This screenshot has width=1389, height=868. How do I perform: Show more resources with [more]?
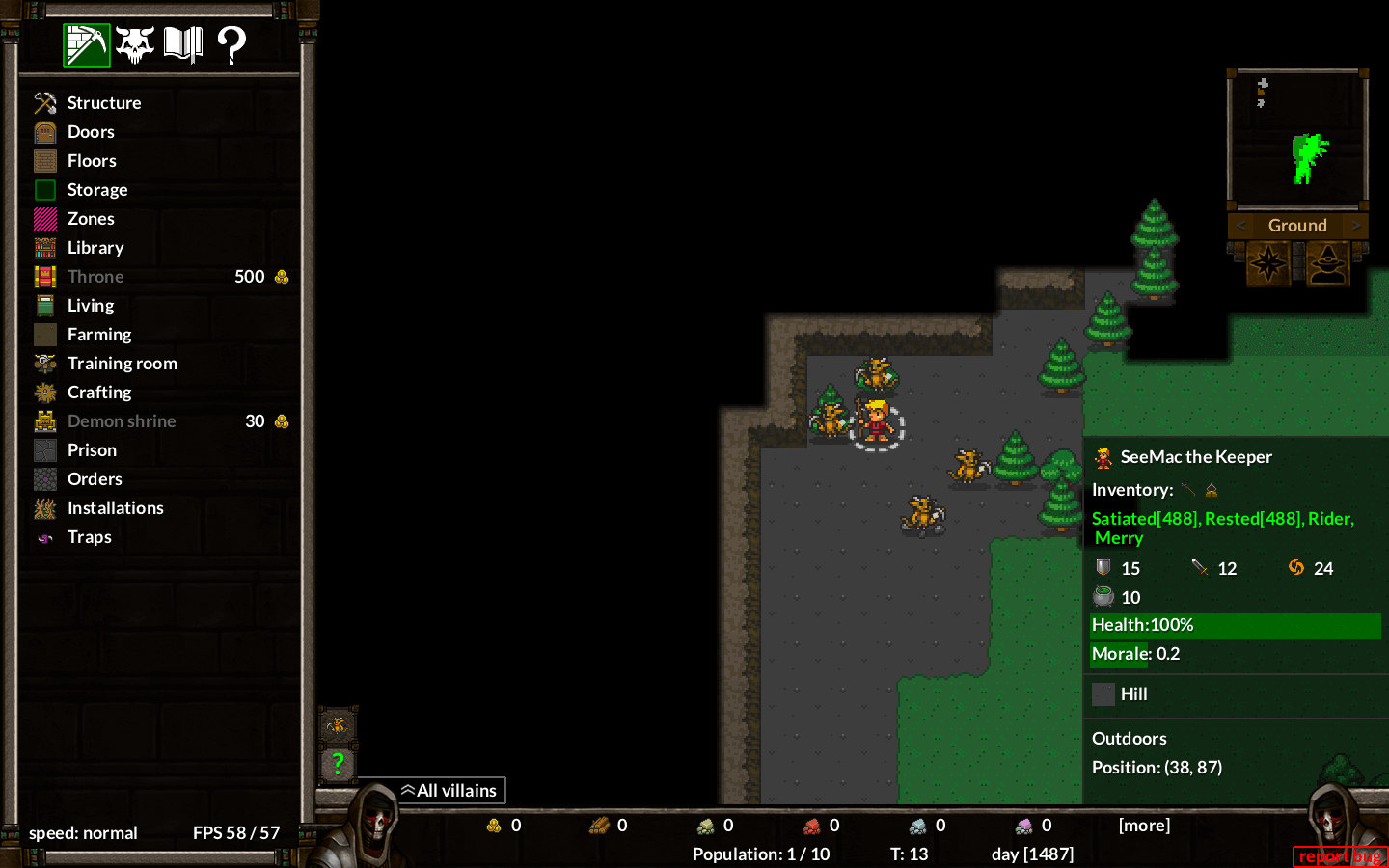(x=1144, y=826)
